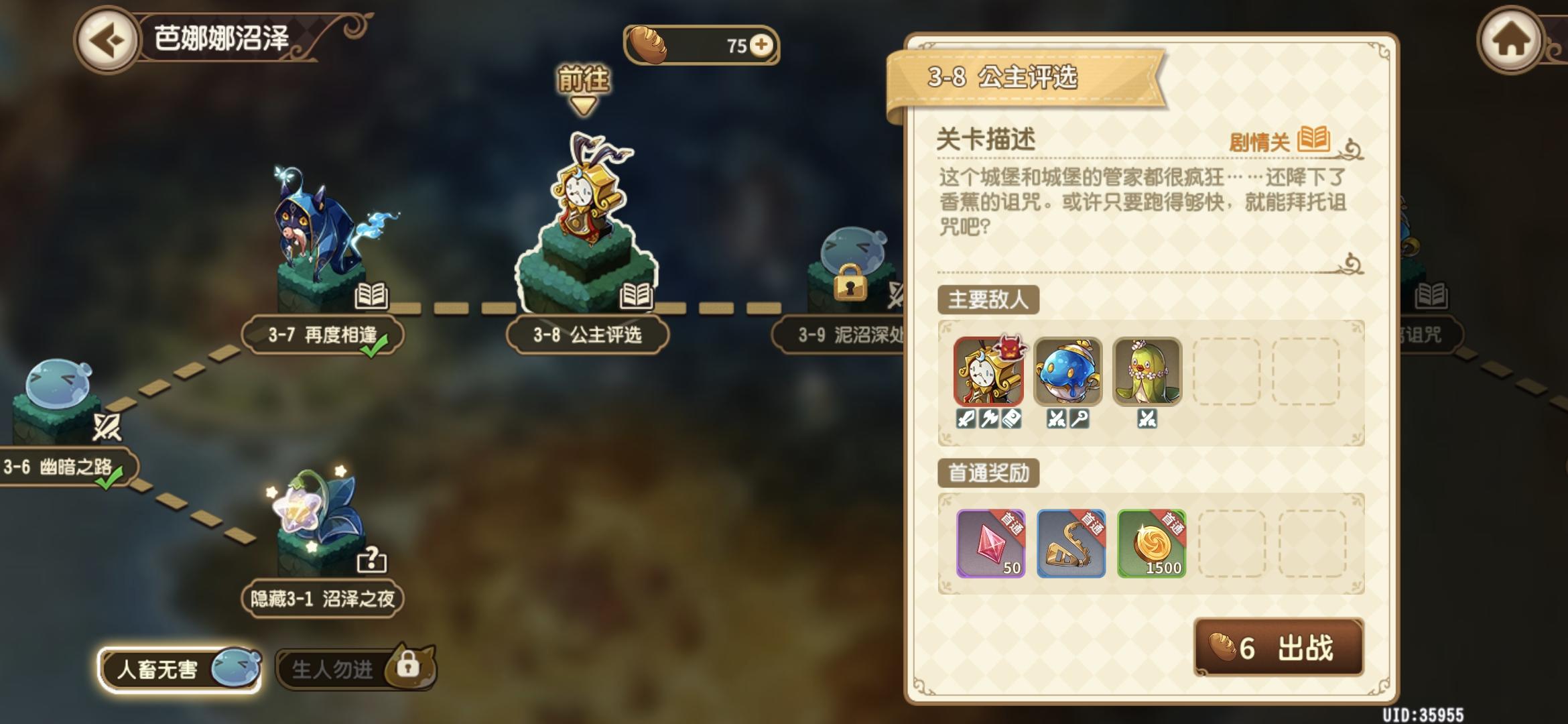Click the sword attack type icon under the boss
The height and width of the screenshot is (724, 1568).
click(965, 418)
